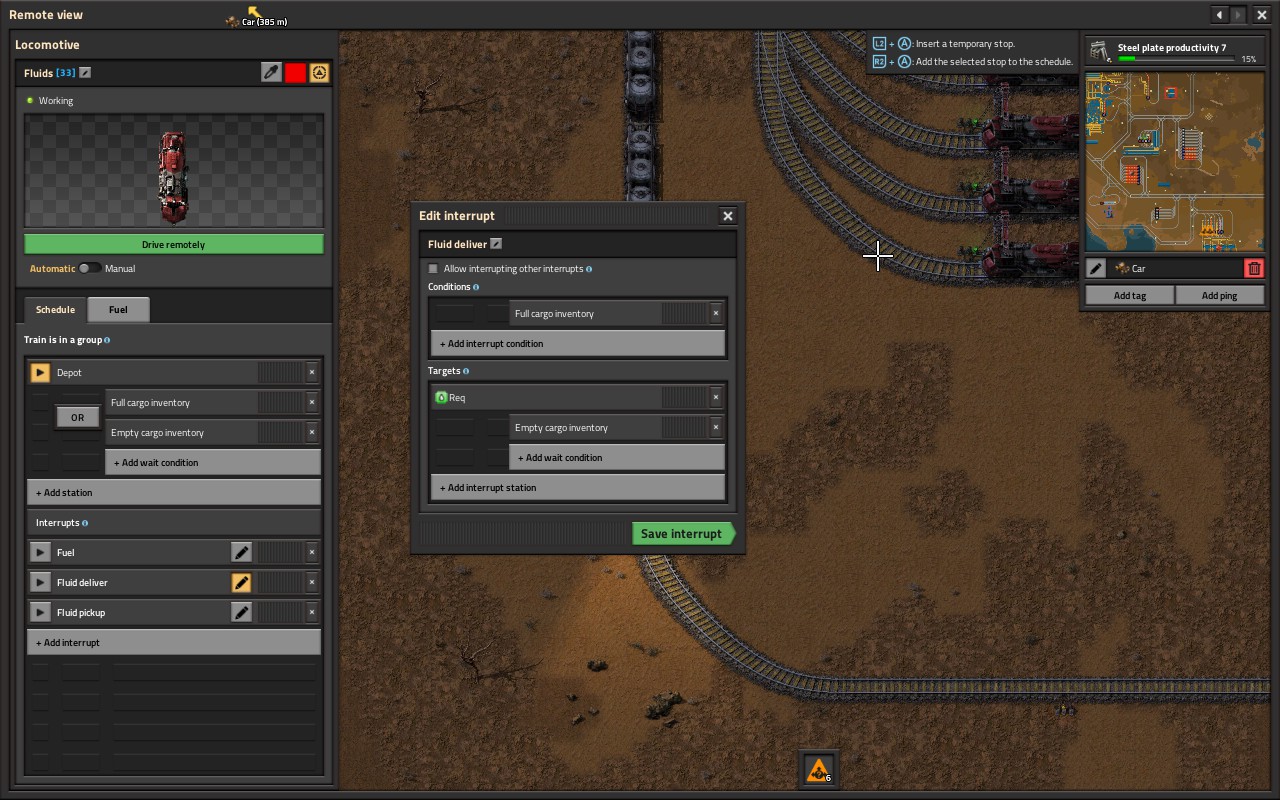
Task: Click Add ping button
Action: 1219,296
